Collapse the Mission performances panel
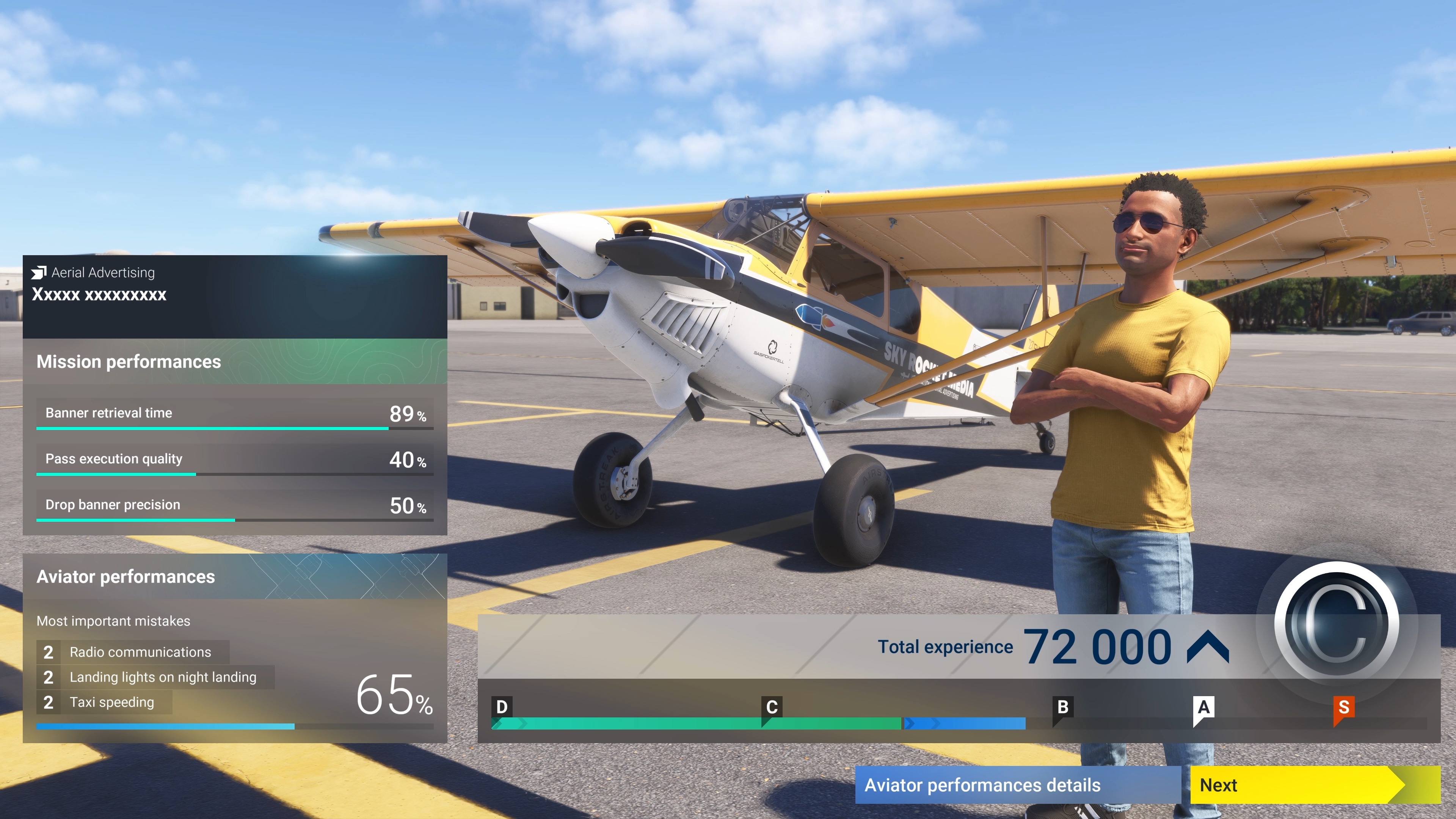 [x=128, y=362]
